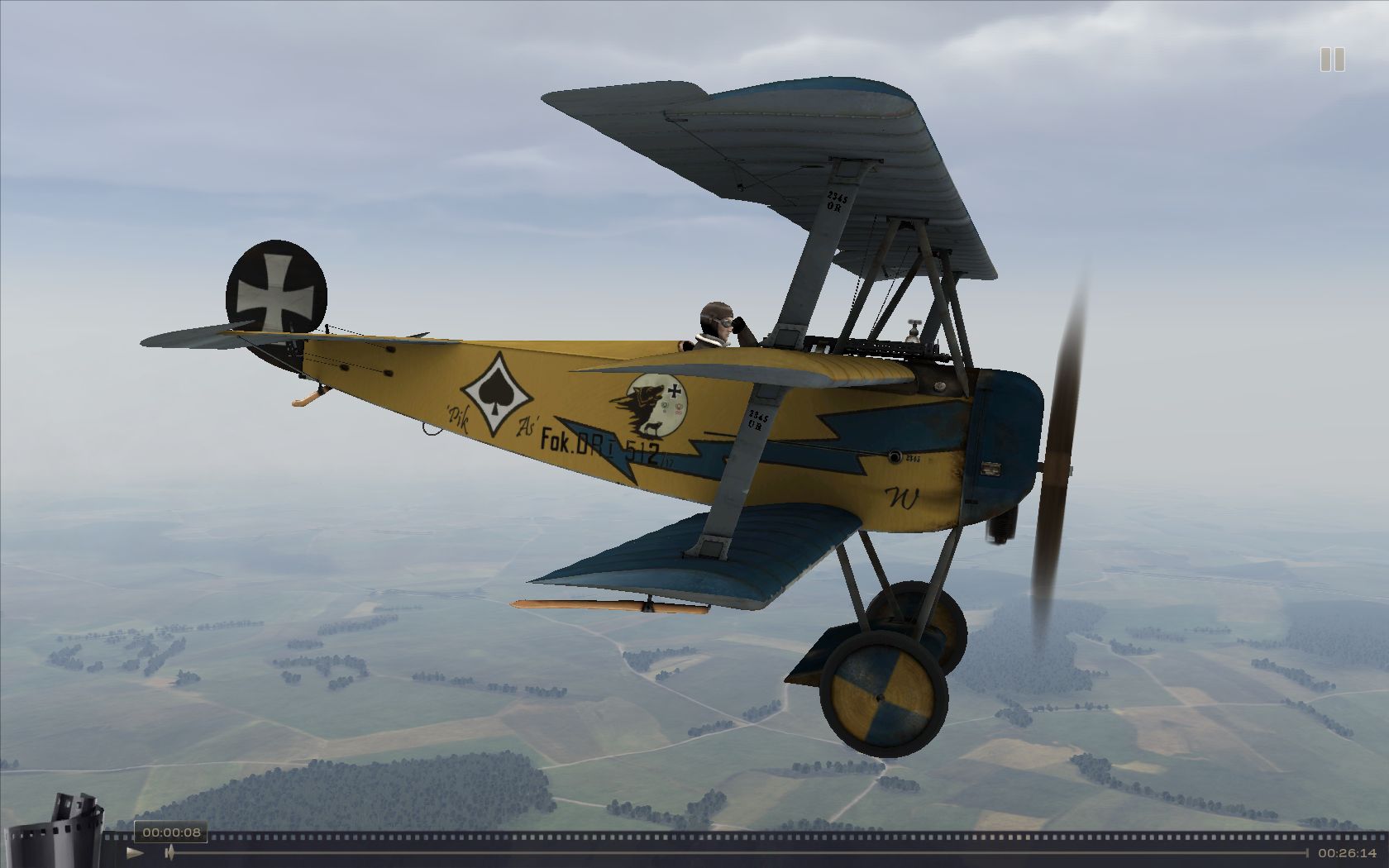Seek to the middle of the replay timeline
Image resolution: width=1389 pixels, height=868 pixels.
point(737,852)
